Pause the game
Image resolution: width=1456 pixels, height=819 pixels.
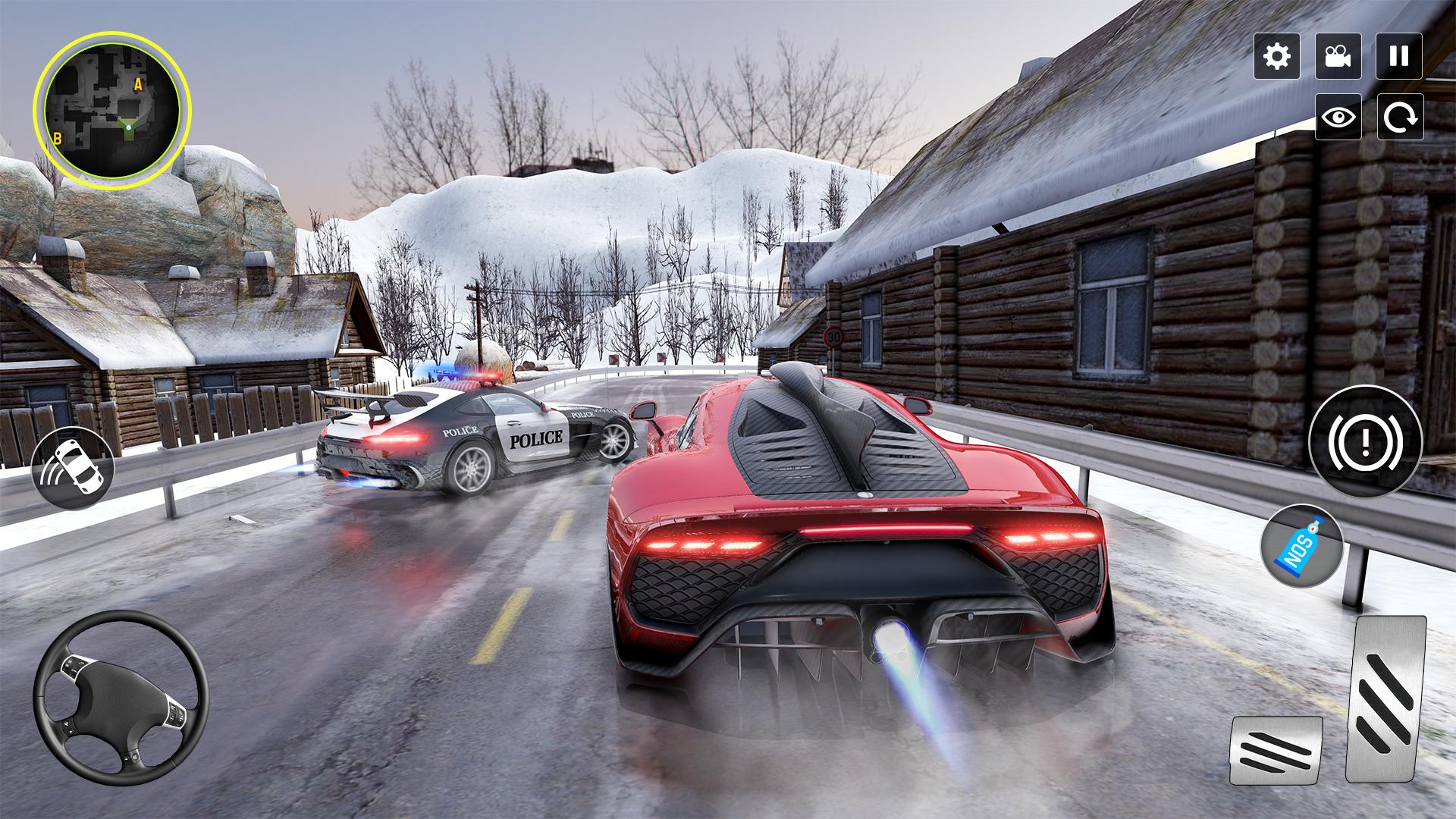click(x=1398, y=56)
